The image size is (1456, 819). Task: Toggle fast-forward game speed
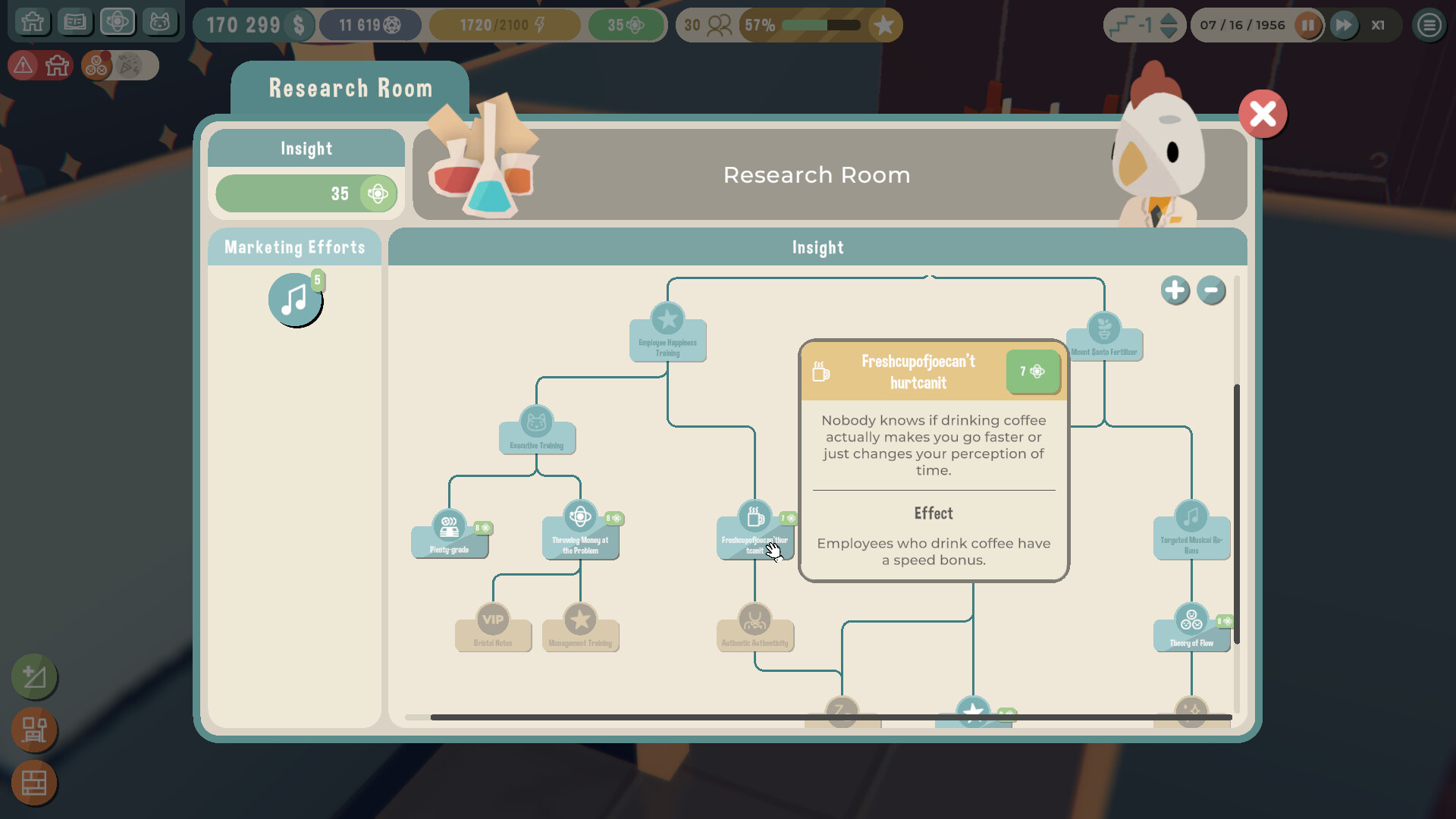(1344, 25)
